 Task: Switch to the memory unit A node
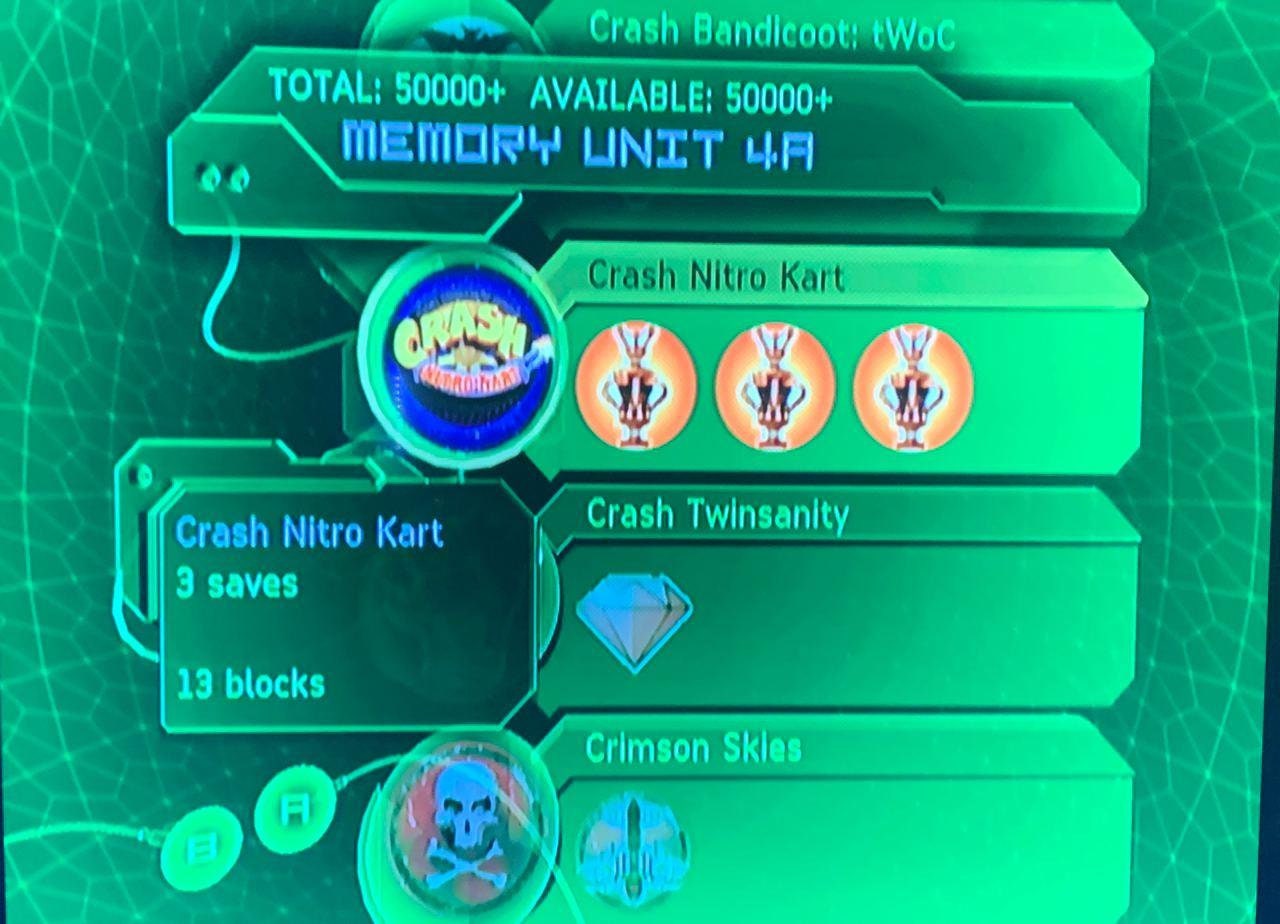[x=292, y=810]
